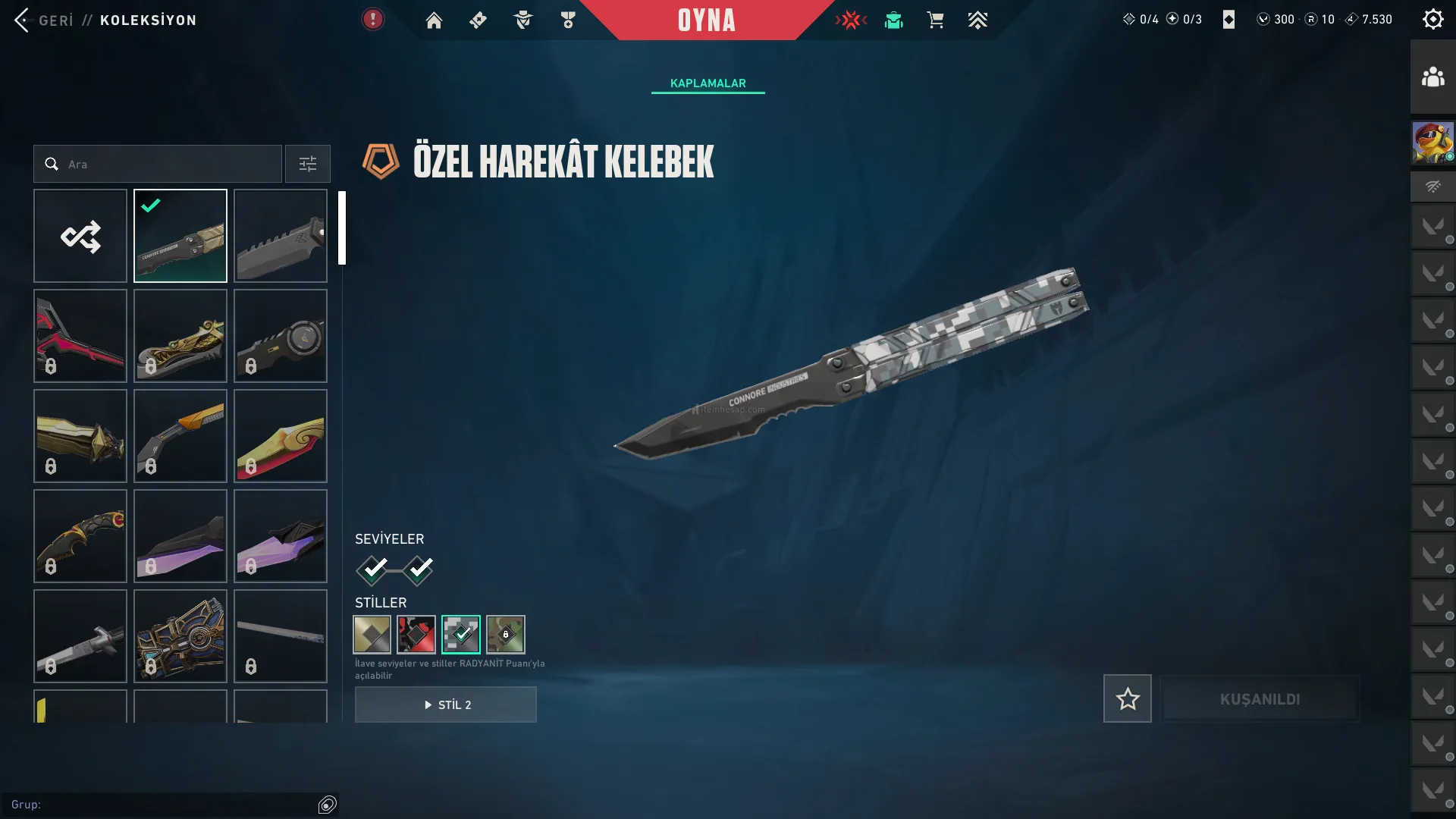This screenshot has width=1456, height=819.
Task: Click the red OYNA play button
Action: point(706,20)
